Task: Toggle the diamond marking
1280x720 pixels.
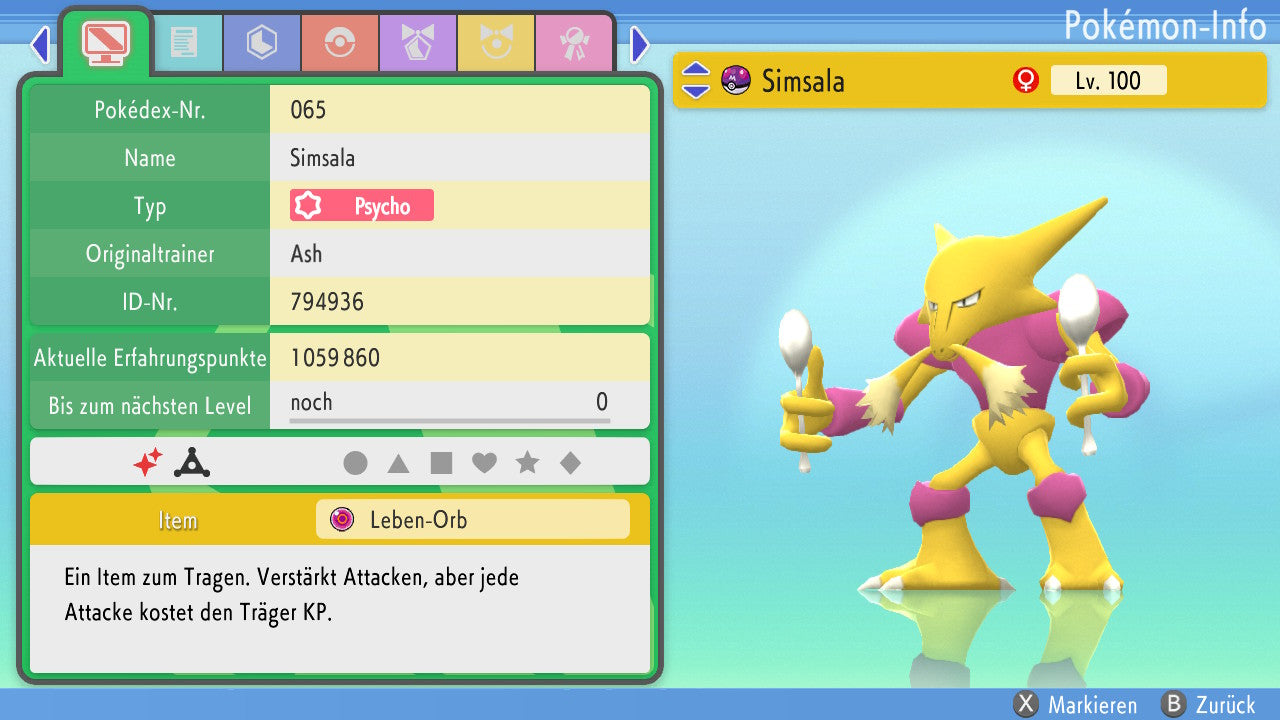Action: (570, 463)
